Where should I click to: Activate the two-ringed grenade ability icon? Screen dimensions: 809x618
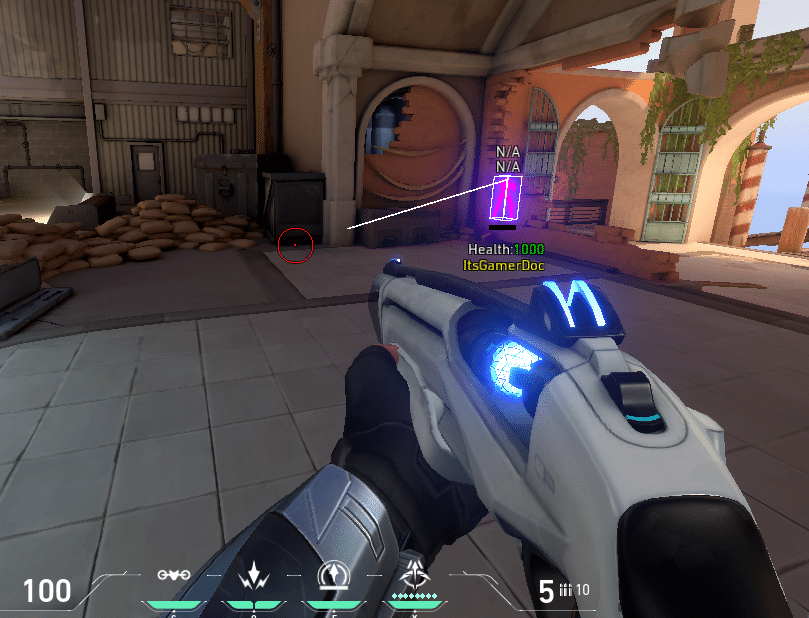click(173, 576)
